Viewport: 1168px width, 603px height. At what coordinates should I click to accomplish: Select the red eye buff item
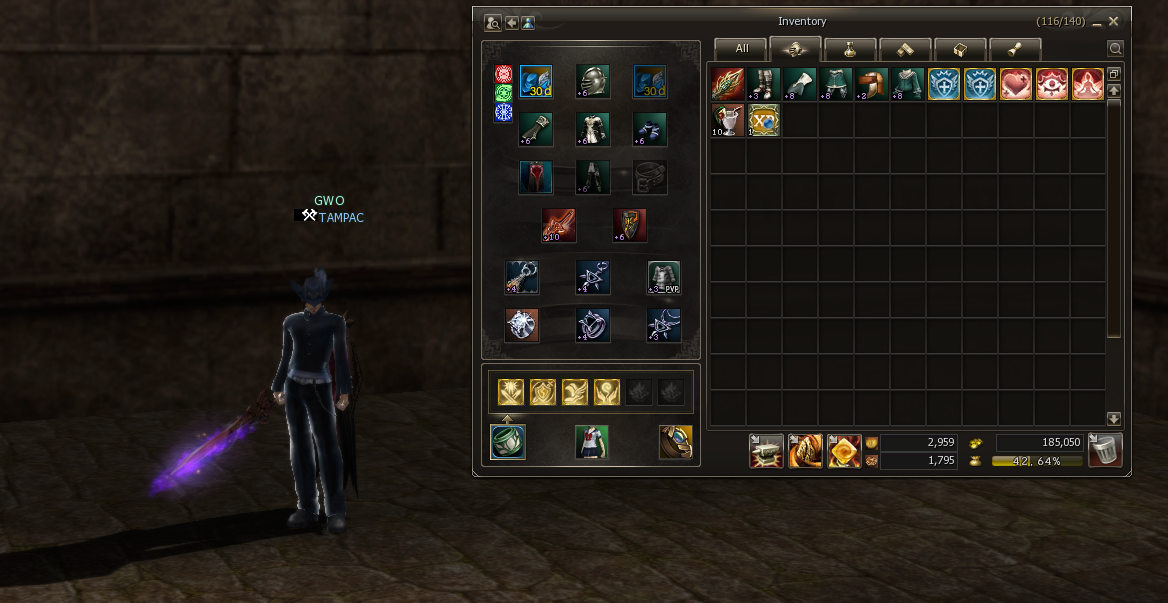click(x=1052, y=84)
